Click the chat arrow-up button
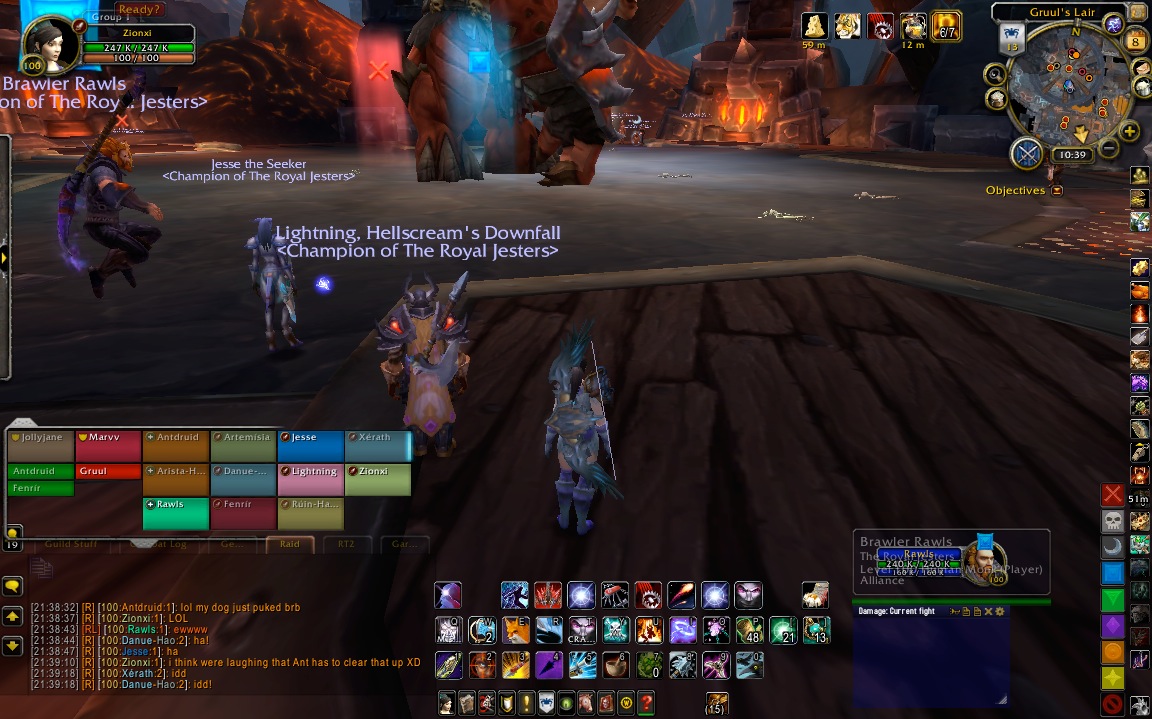The width and height of the screenshot is (1152, 719). 12,616
